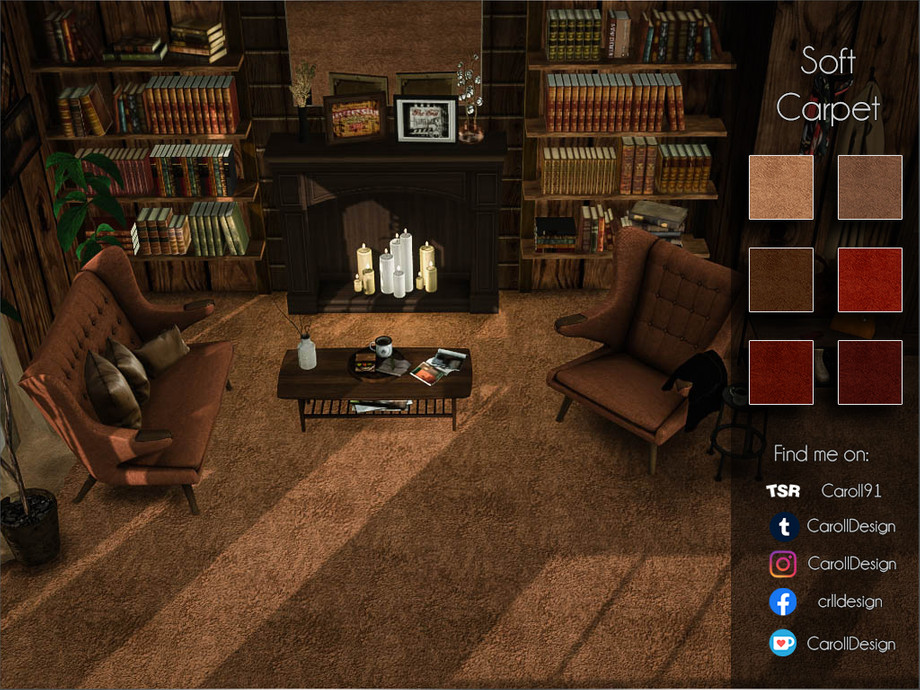The image size is (920, 690).
Task: Choose the dark brown carpet swatch
Action: (x=781, y=280)
